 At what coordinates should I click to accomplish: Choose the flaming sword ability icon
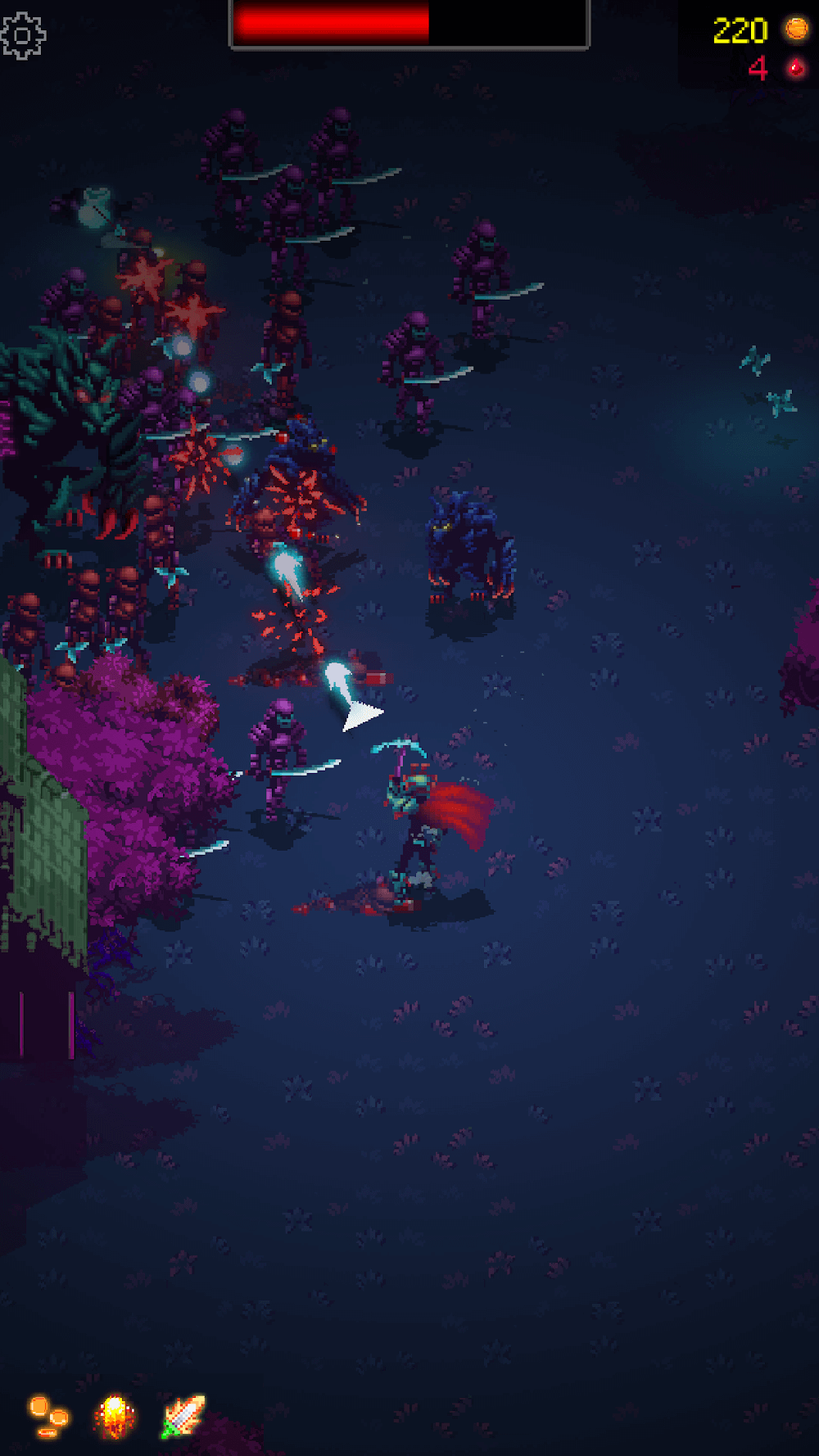pos(183,1417)
